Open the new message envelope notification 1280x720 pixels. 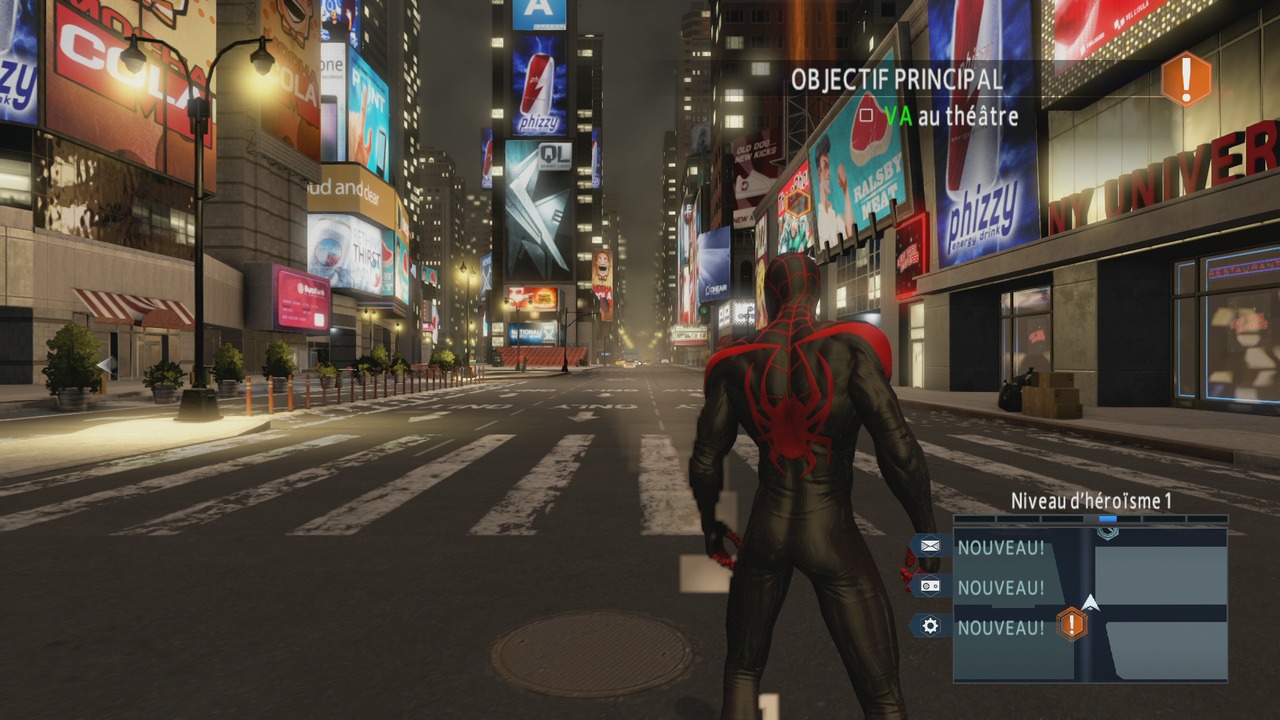(930, 546)
